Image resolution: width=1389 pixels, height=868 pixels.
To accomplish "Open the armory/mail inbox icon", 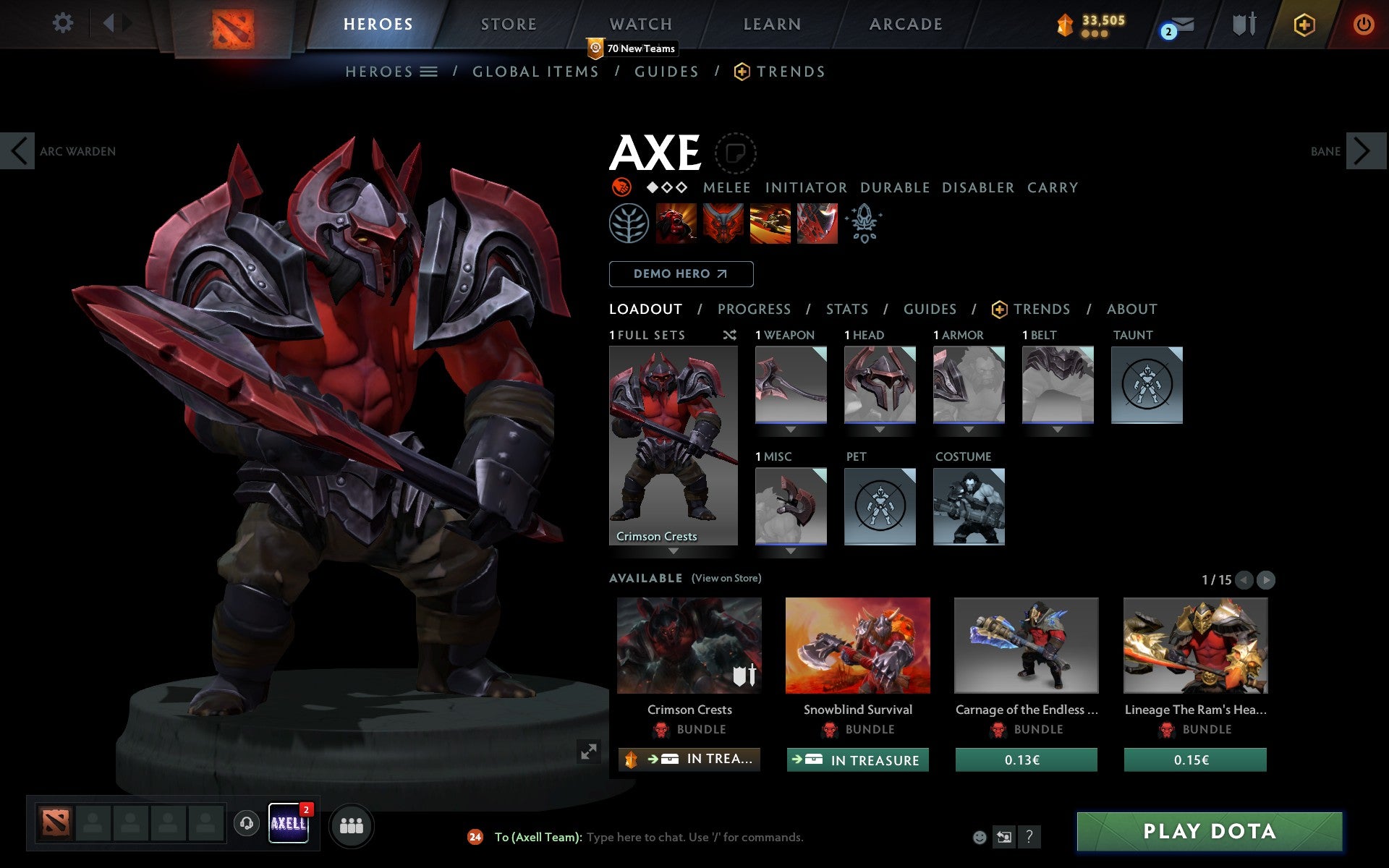I will click(1179, 24).
